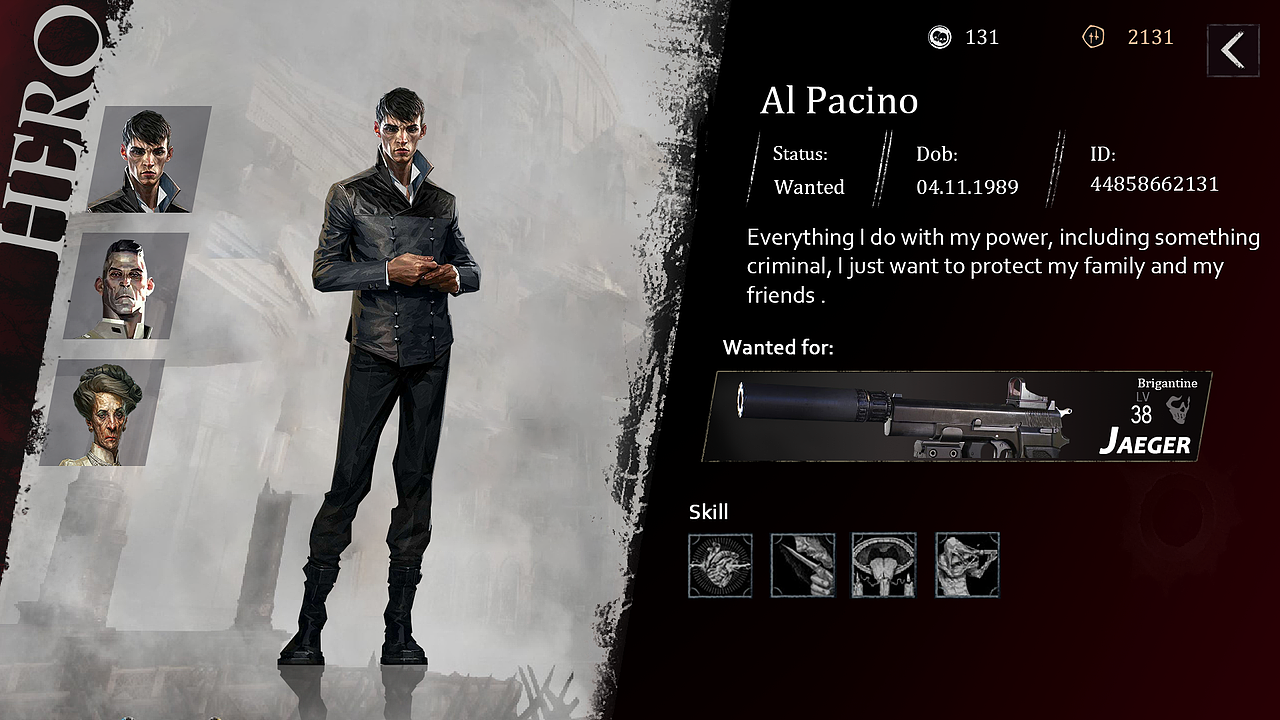Viewport: 1280px width, 720px height.
Task: Click the gold coin currency icon
Action: tap(1093, 38)
